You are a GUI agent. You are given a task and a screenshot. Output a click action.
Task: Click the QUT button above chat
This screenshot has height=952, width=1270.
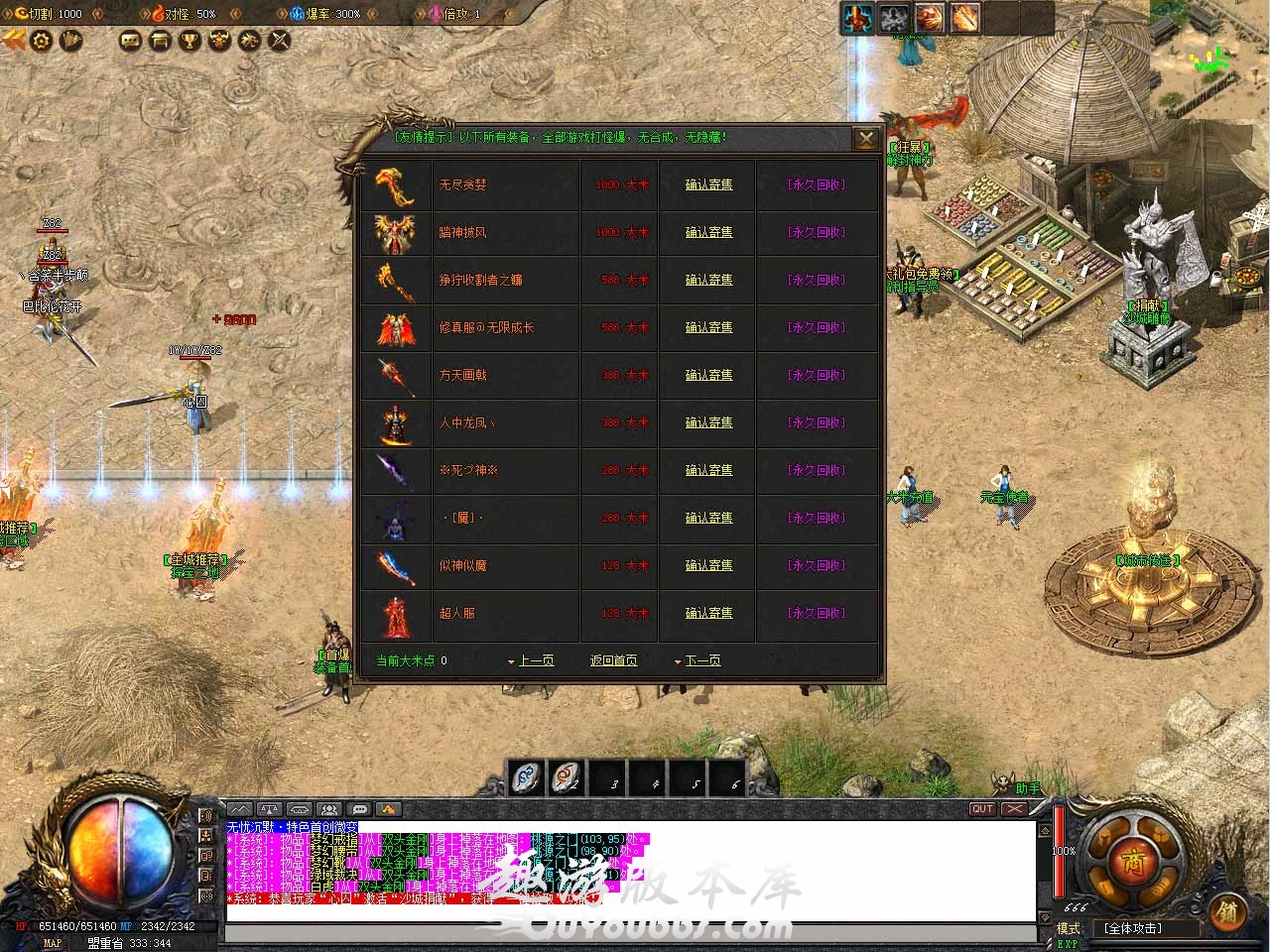click(x=982, y=809)
